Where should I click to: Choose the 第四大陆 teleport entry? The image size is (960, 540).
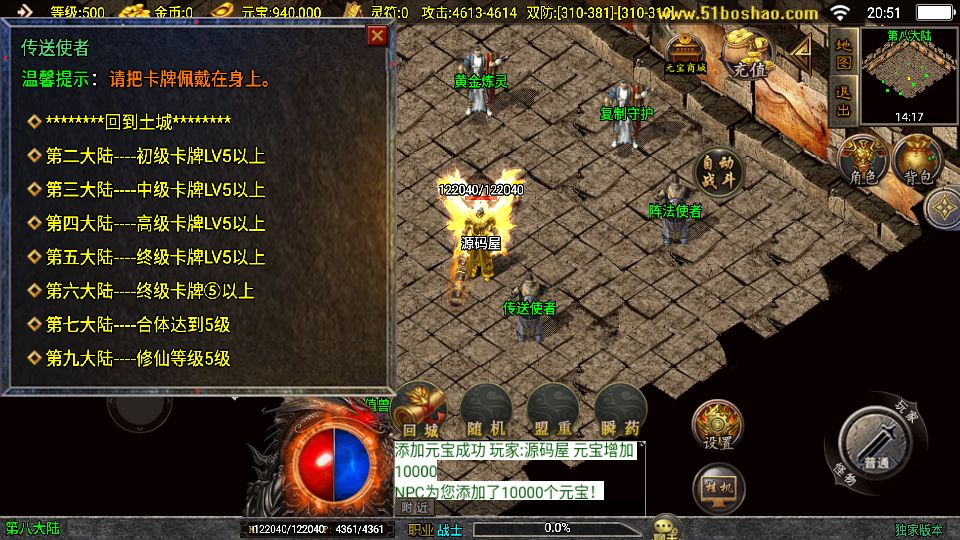click(155, 223)
